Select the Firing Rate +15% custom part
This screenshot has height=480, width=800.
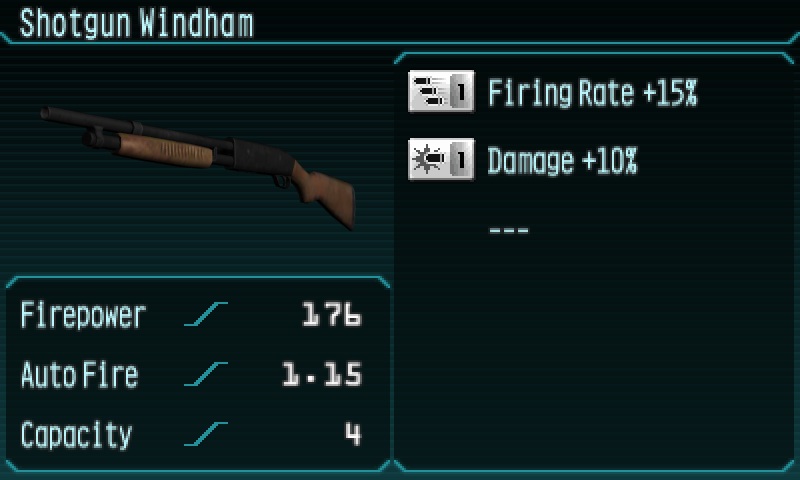pyautogui.click(x=592, y=94)
